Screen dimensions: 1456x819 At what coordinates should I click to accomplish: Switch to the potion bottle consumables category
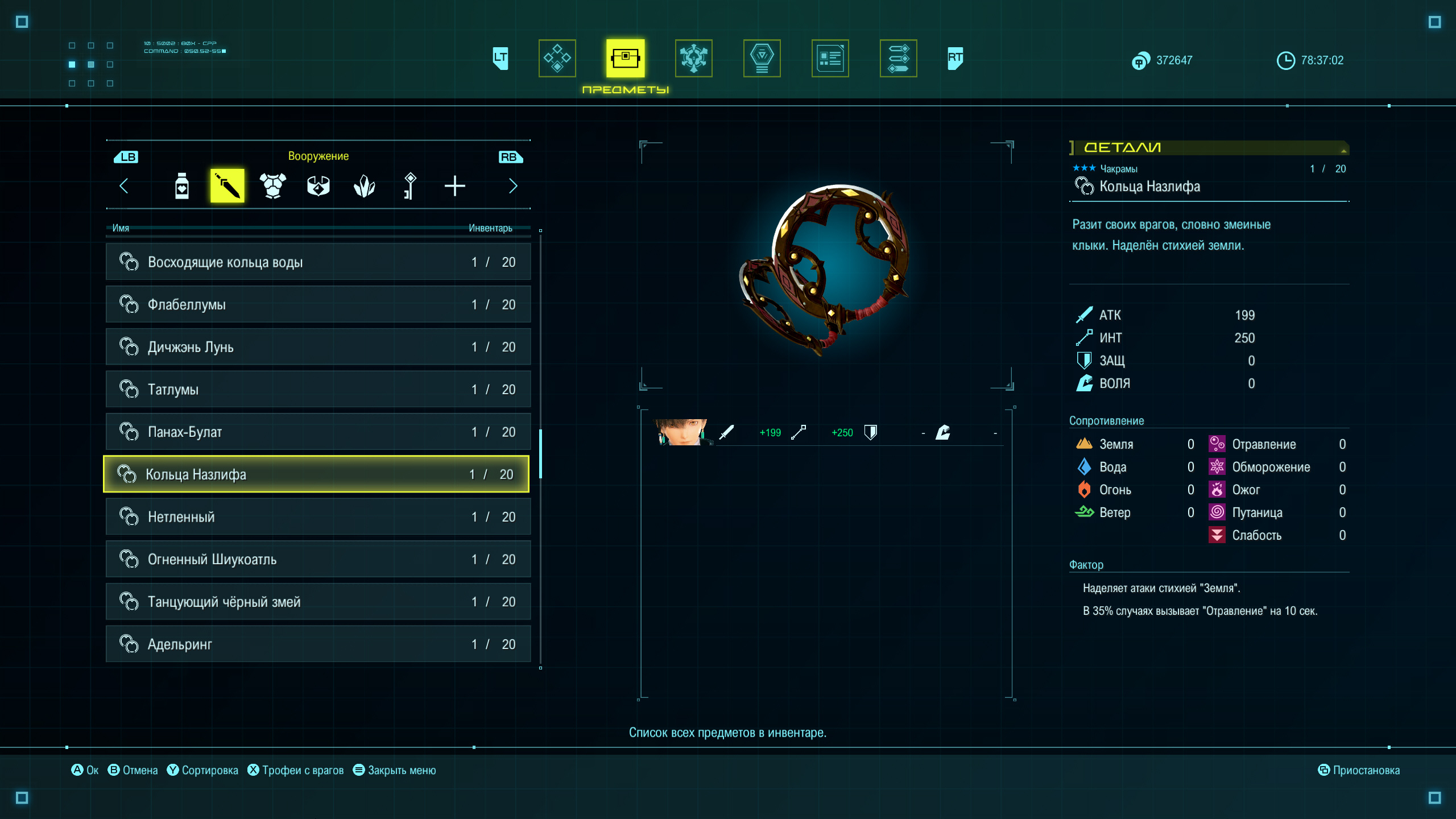coord(182,186)
